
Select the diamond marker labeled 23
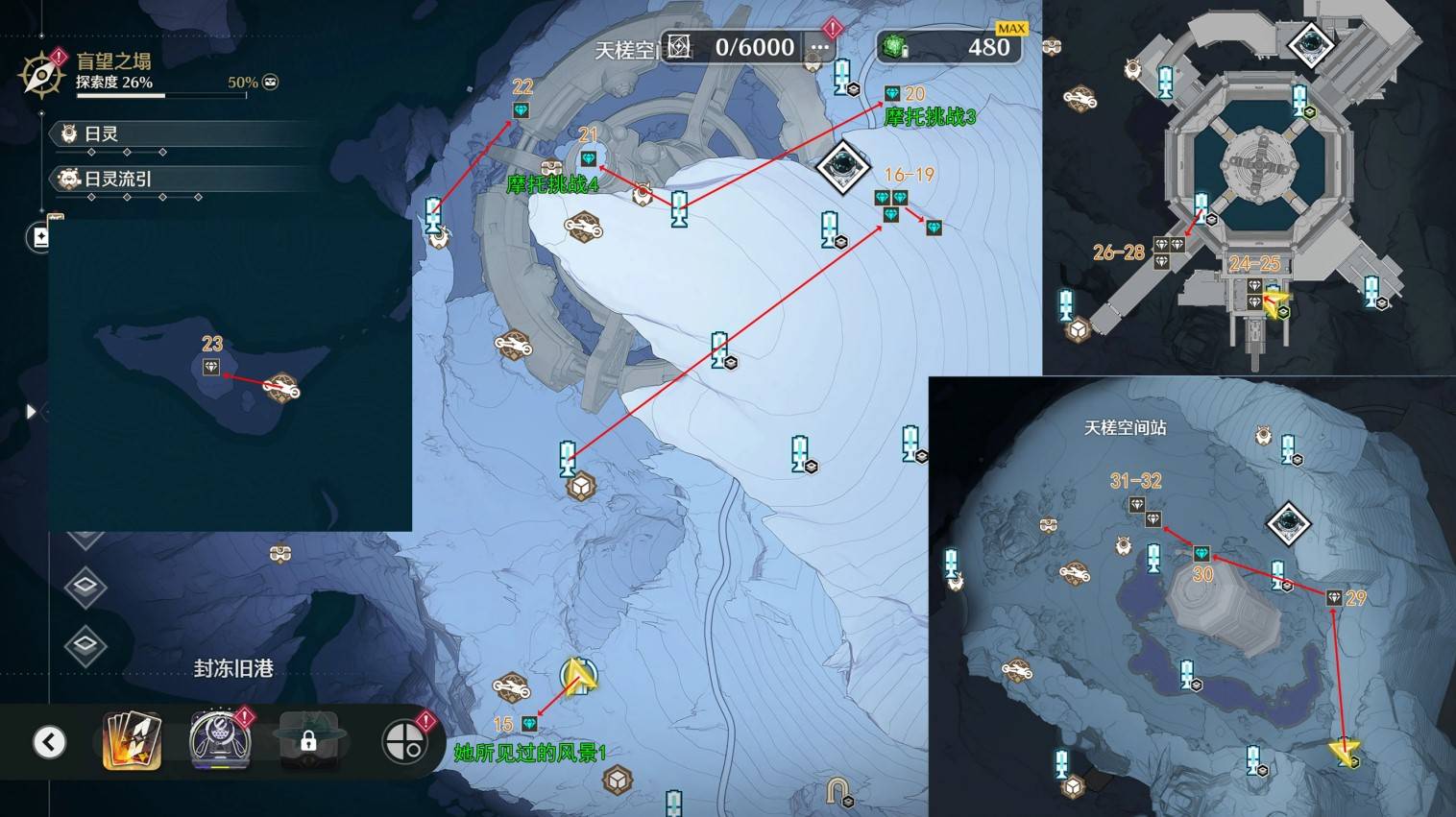click(211, 368)
